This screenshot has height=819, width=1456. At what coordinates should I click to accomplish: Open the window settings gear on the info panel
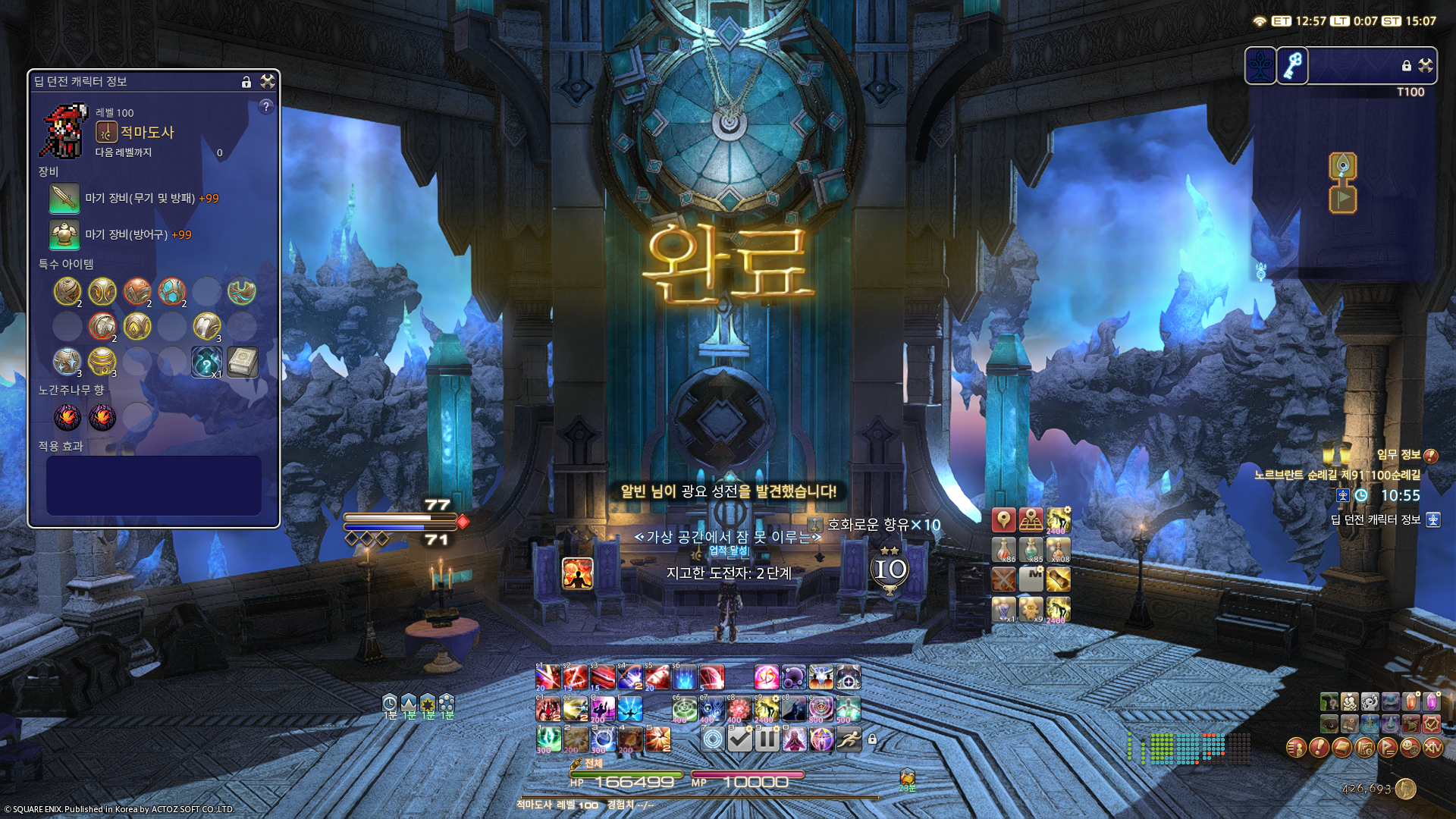pyautogui.click(x=267, y=83)
